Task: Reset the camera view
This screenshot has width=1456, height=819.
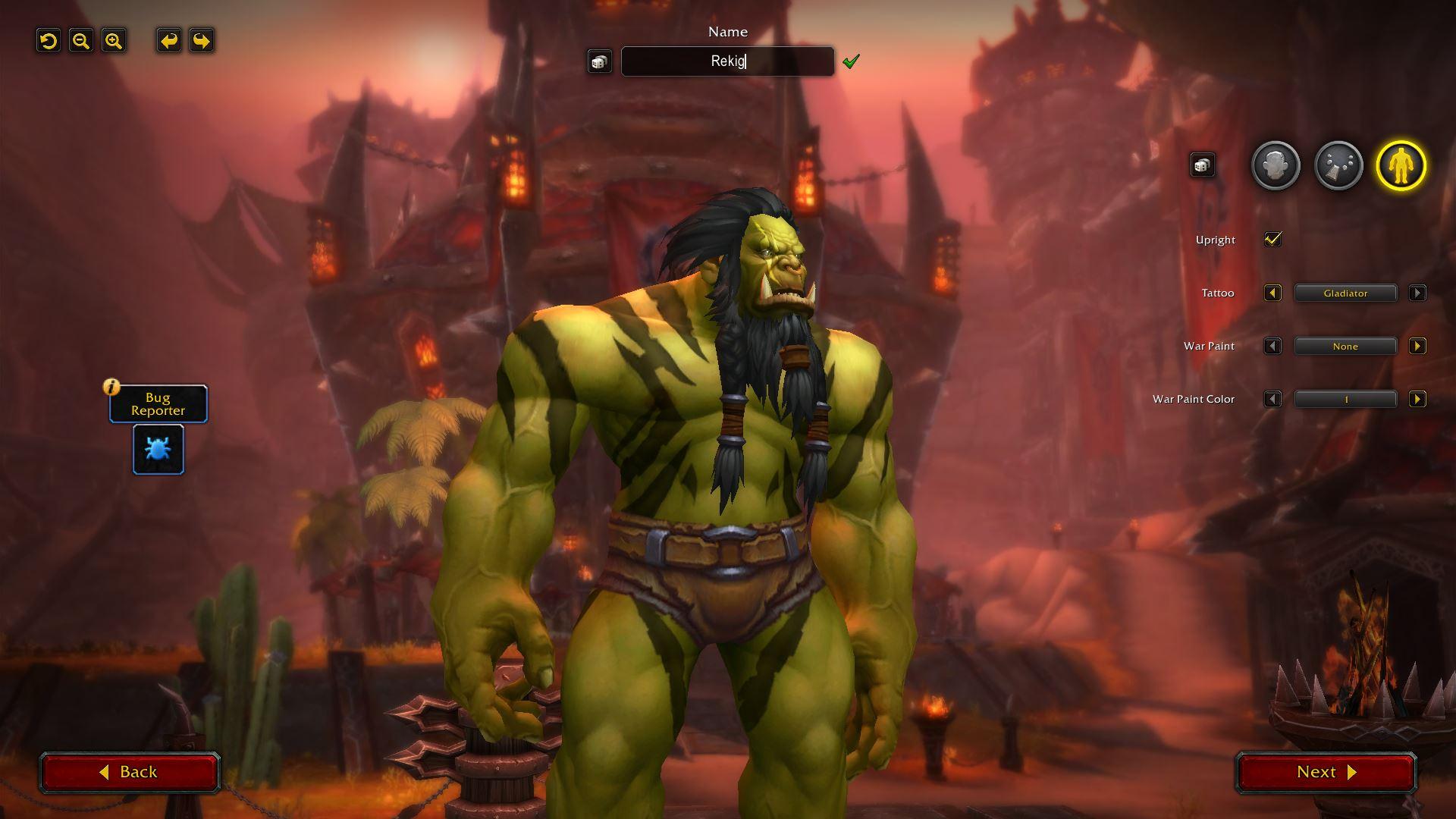Action: pyautogui.click(x=49, y=41)
